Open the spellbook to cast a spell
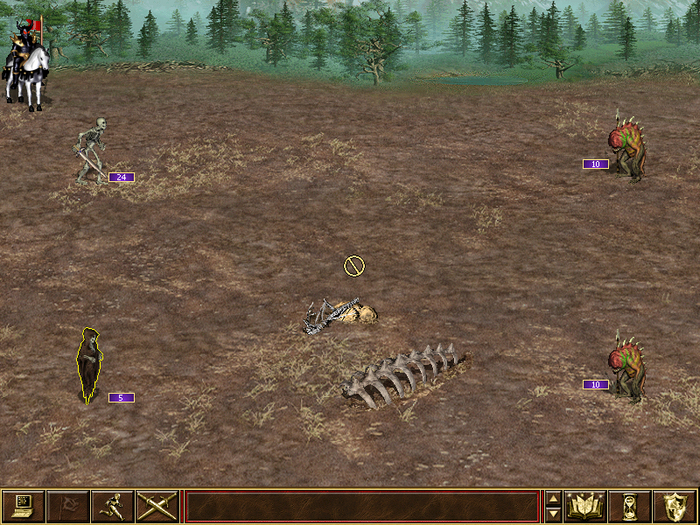Screen dimensions: 700x525 click(x=584, y=506)
